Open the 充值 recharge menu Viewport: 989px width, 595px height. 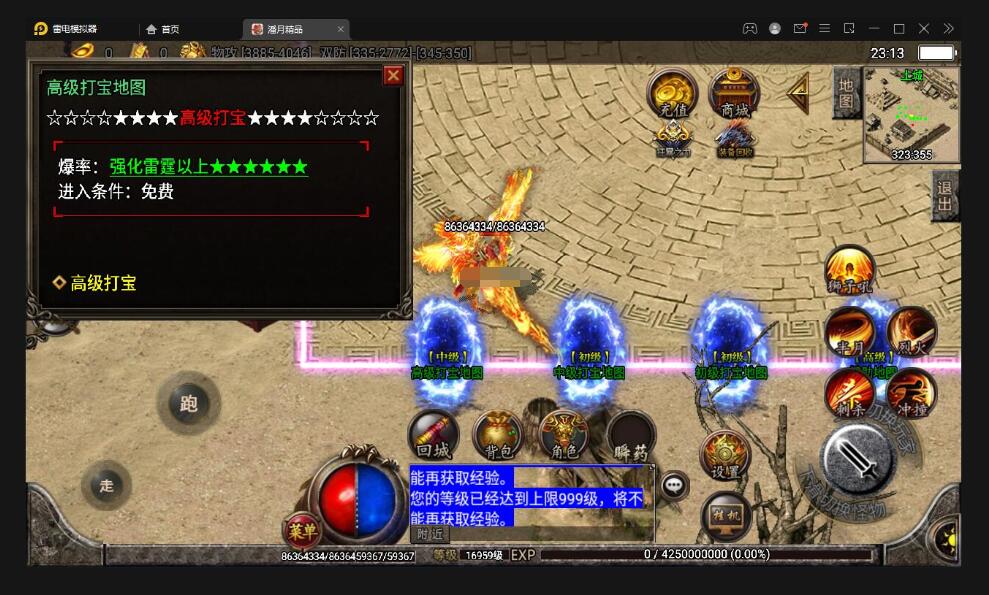[674, 93]
